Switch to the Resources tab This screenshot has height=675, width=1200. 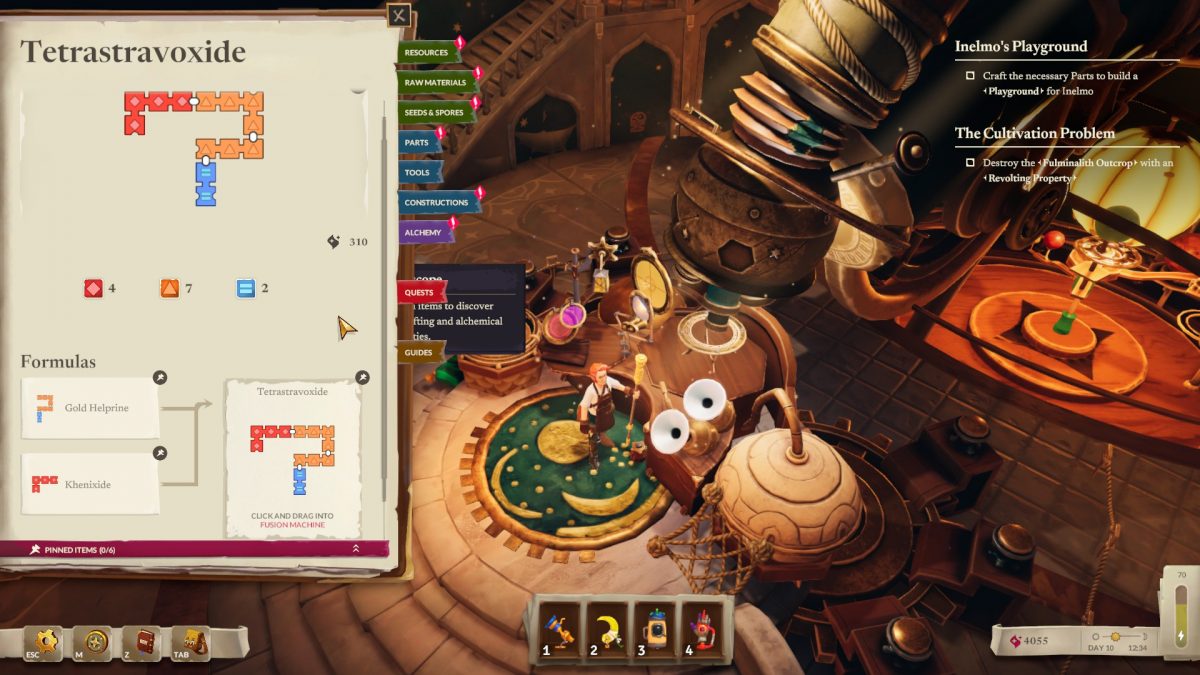[427, 52]
